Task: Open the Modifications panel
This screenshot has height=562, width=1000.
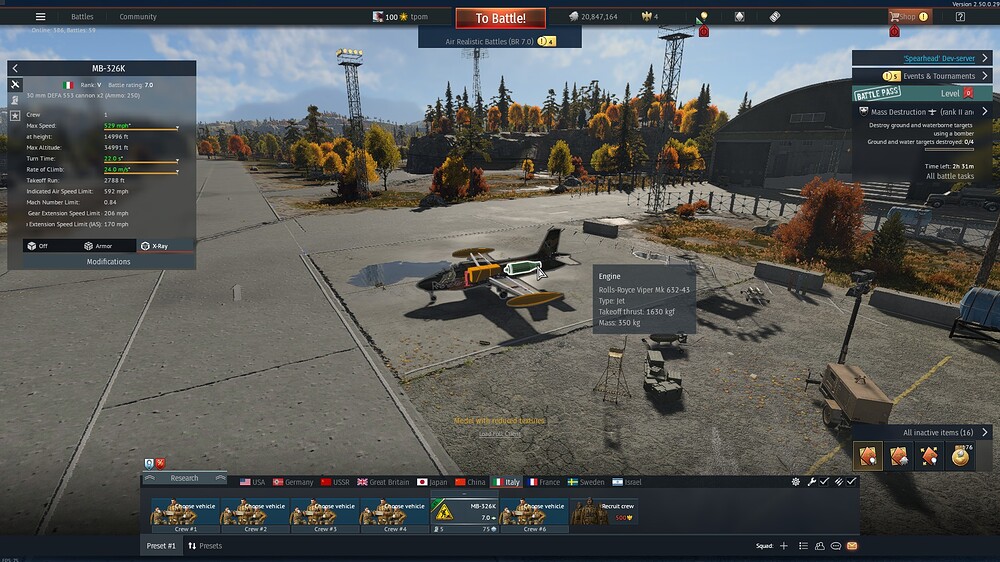Action: click(x=108, y=261)
